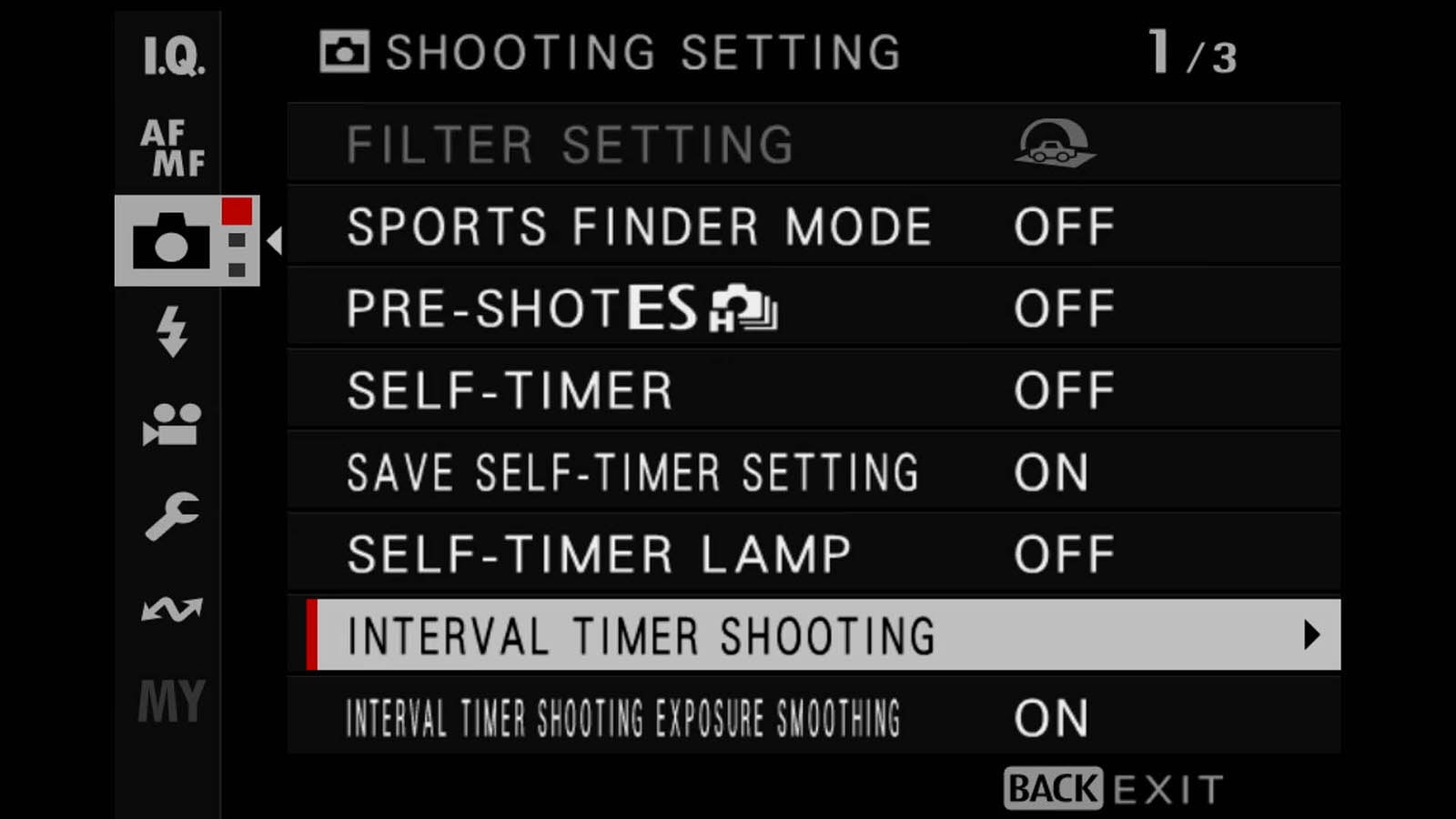Click the red page dot beside camera tab
1456x819 pixels.
[238, 211]
